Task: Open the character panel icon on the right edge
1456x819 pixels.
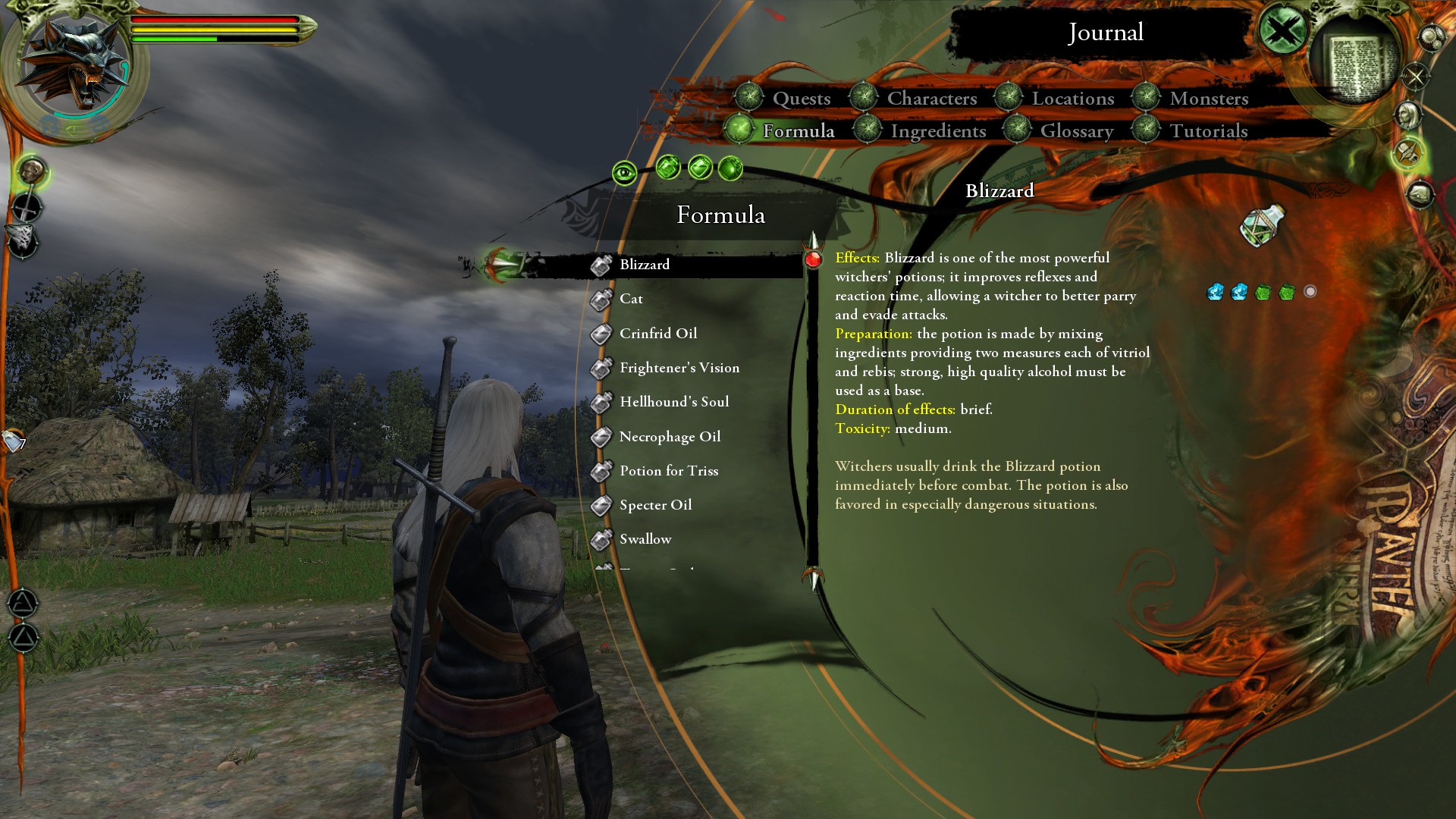Action: tap(1408, 115)
